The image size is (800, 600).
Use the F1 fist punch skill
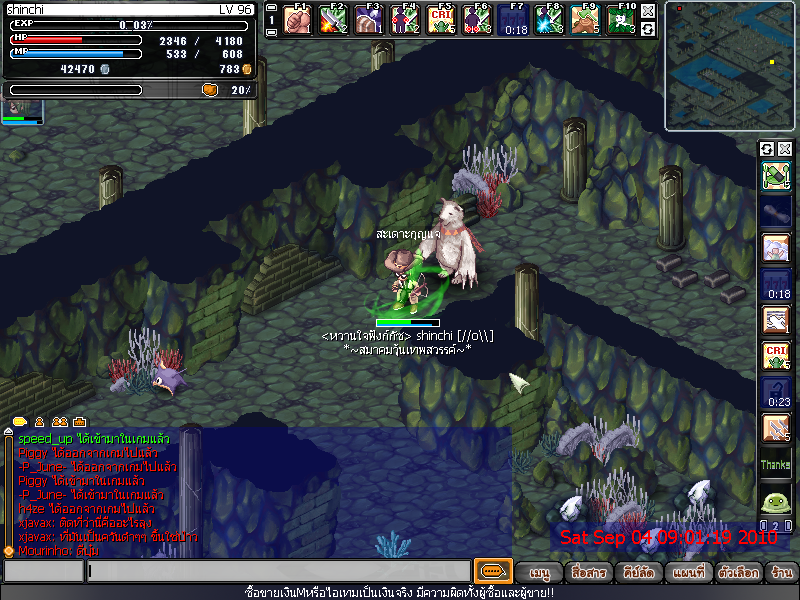[296, 19]
